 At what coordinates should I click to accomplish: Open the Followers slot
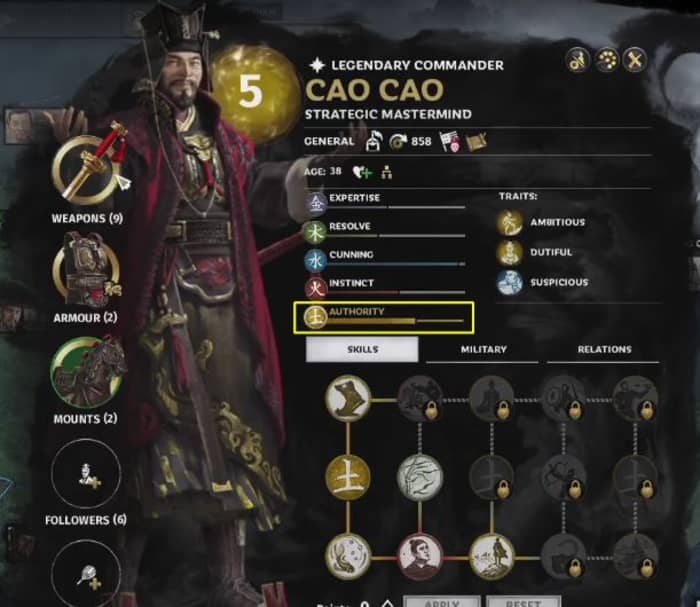click(85, 474)
